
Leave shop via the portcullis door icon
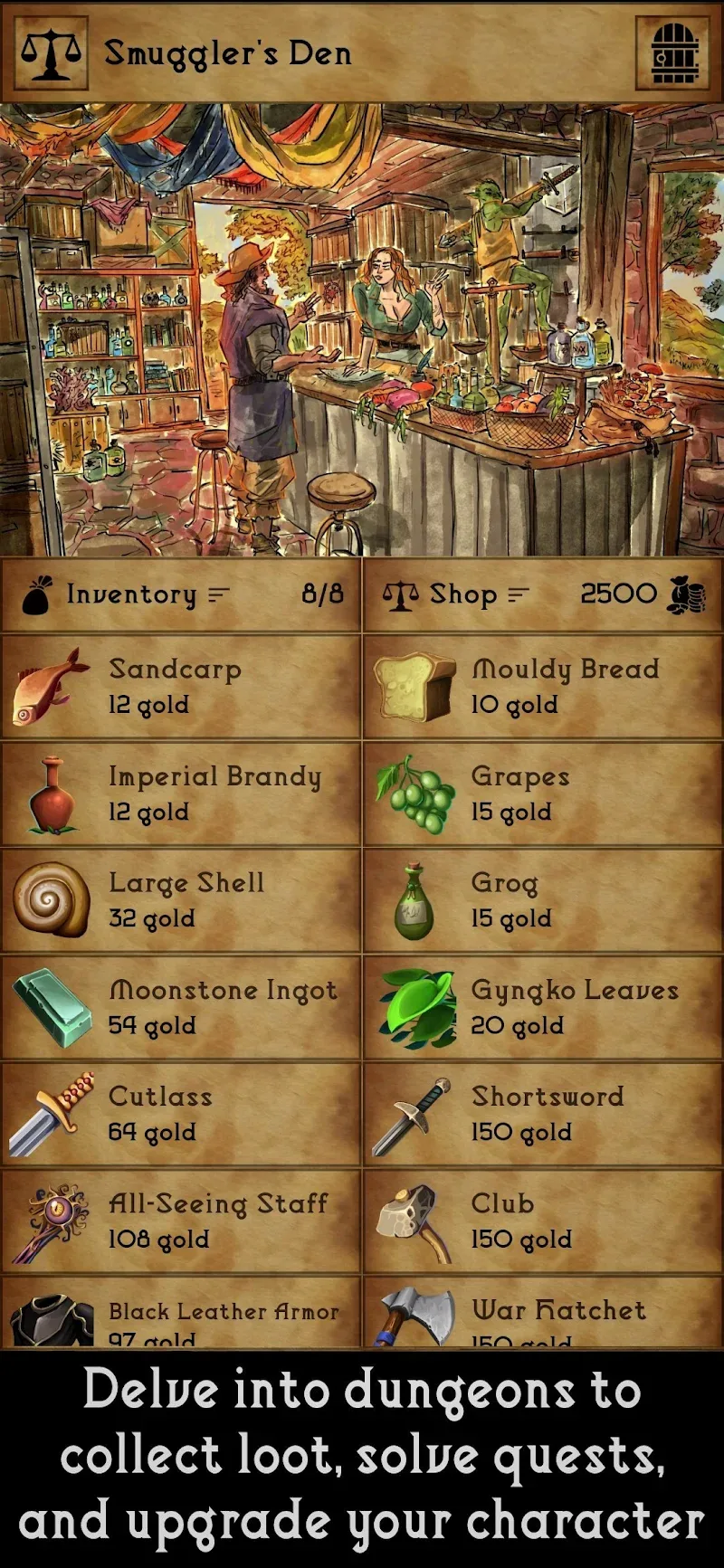[675, 52]
